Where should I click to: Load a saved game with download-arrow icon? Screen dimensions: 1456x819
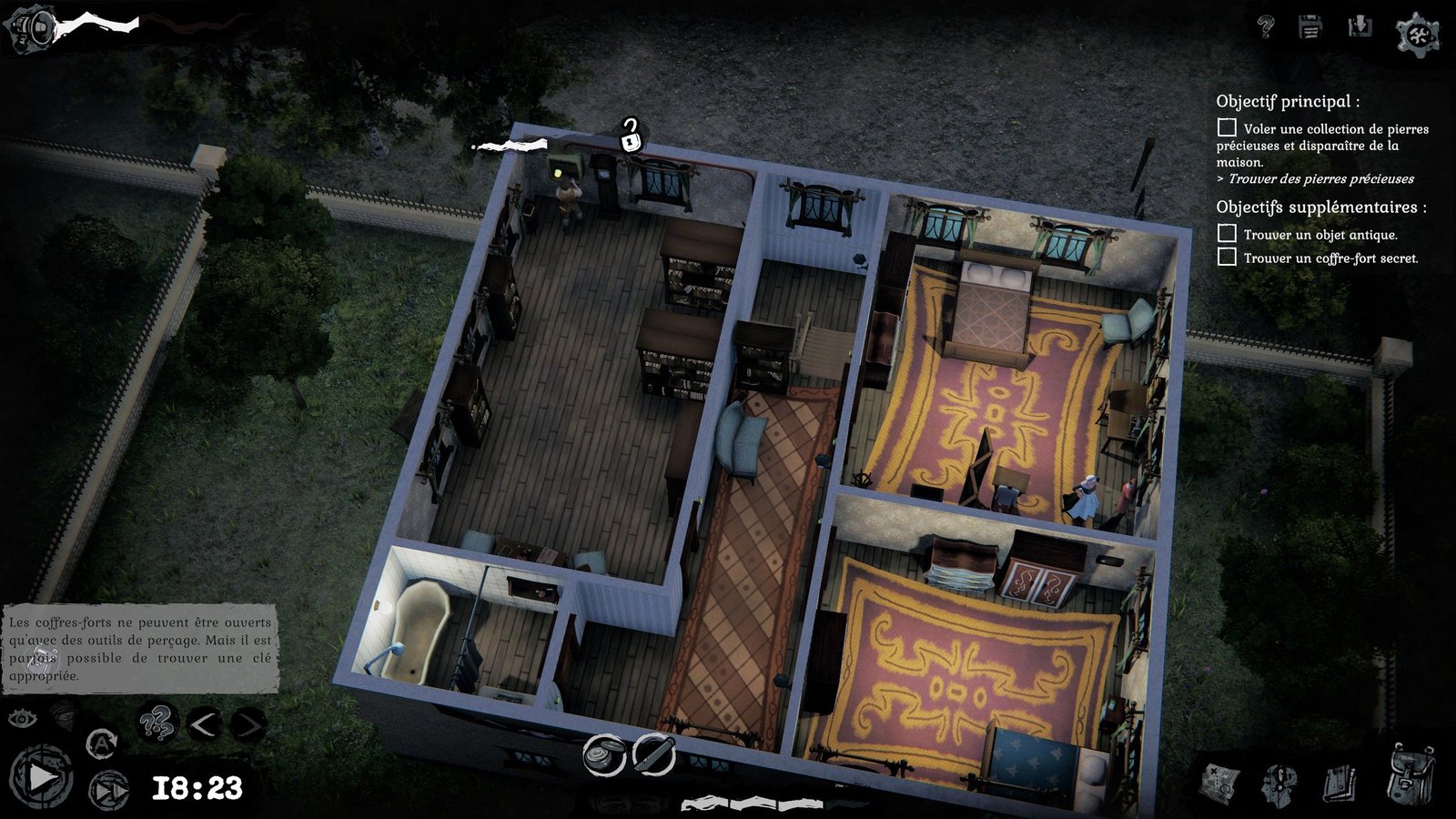tap(1360, 27)
